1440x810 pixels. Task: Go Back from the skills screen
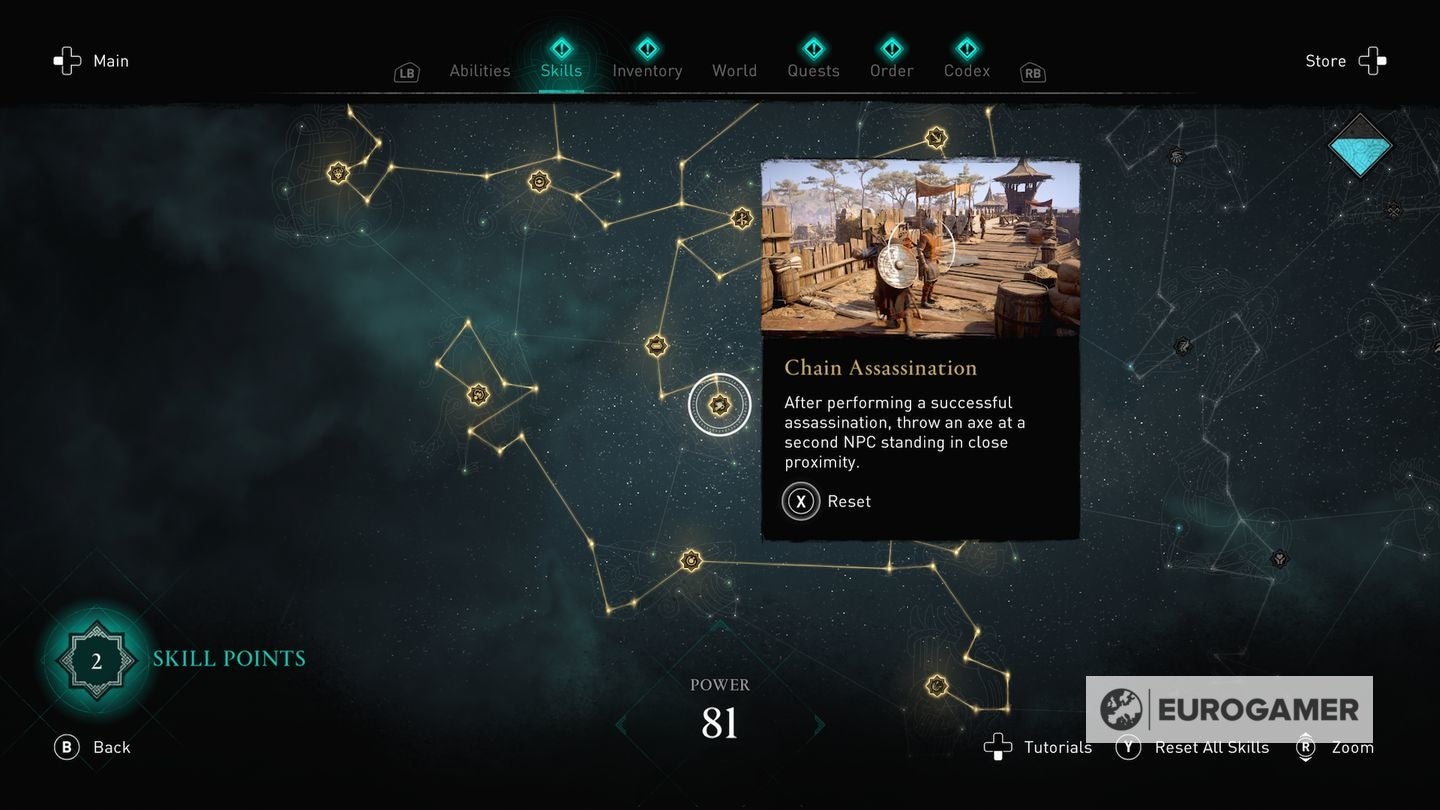click(x=93, y=747)
